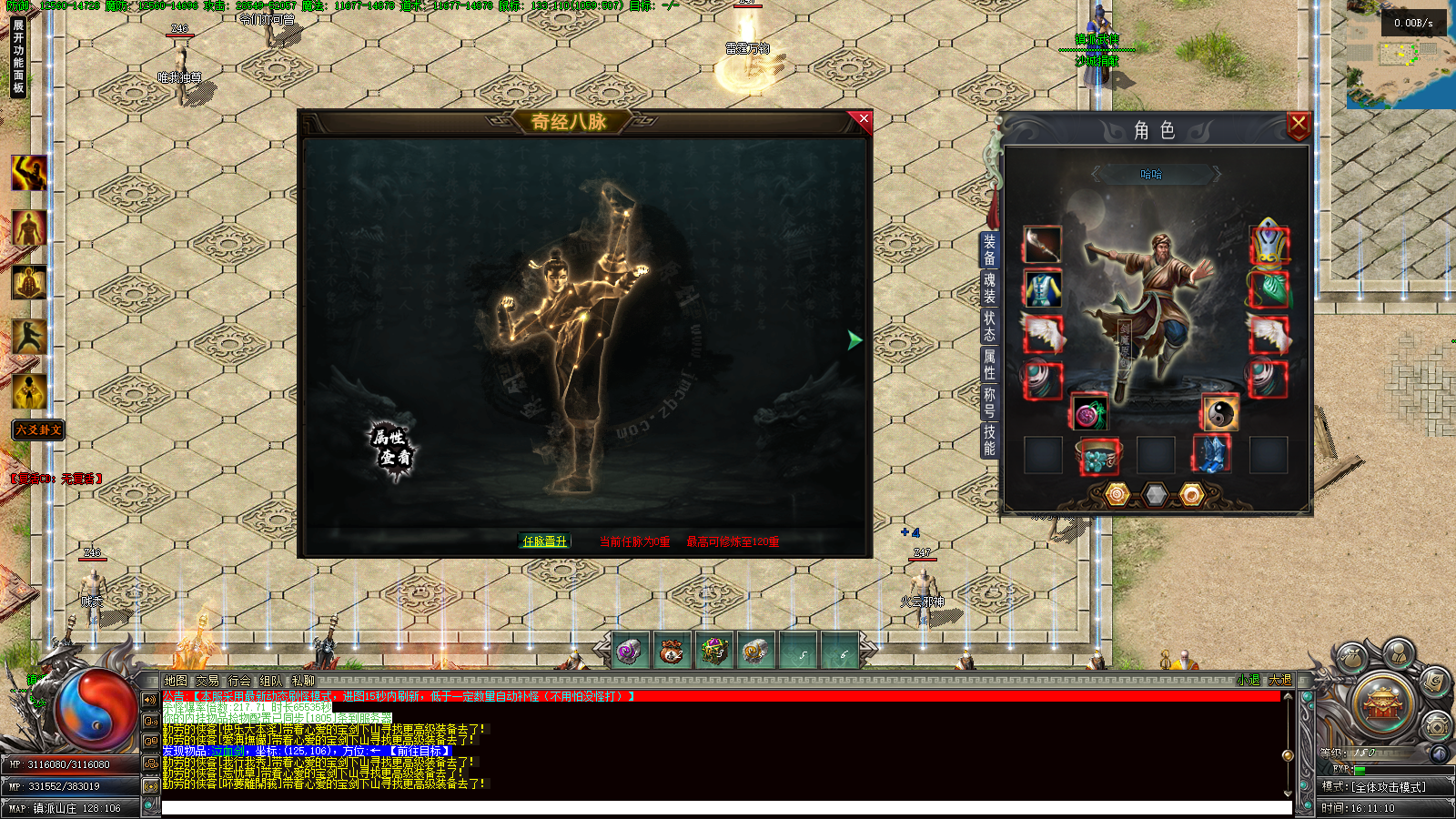Go to next meridian page with green arrow
Image resolution: width=1456 pixels, height=819 pixels.
pyautogui.click(x=854, y=339)
